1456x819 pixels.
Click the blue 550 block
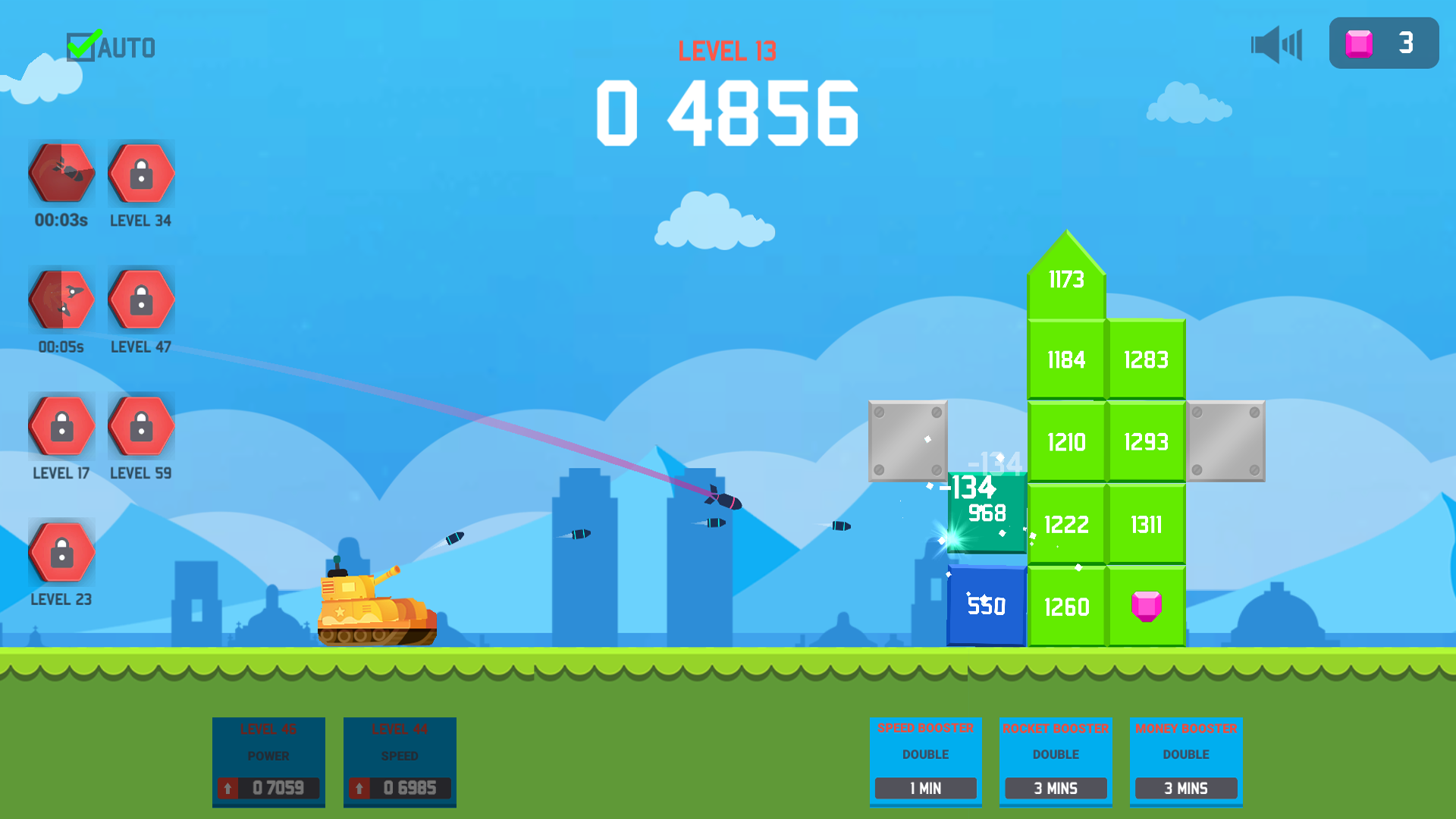coord(987,606)
